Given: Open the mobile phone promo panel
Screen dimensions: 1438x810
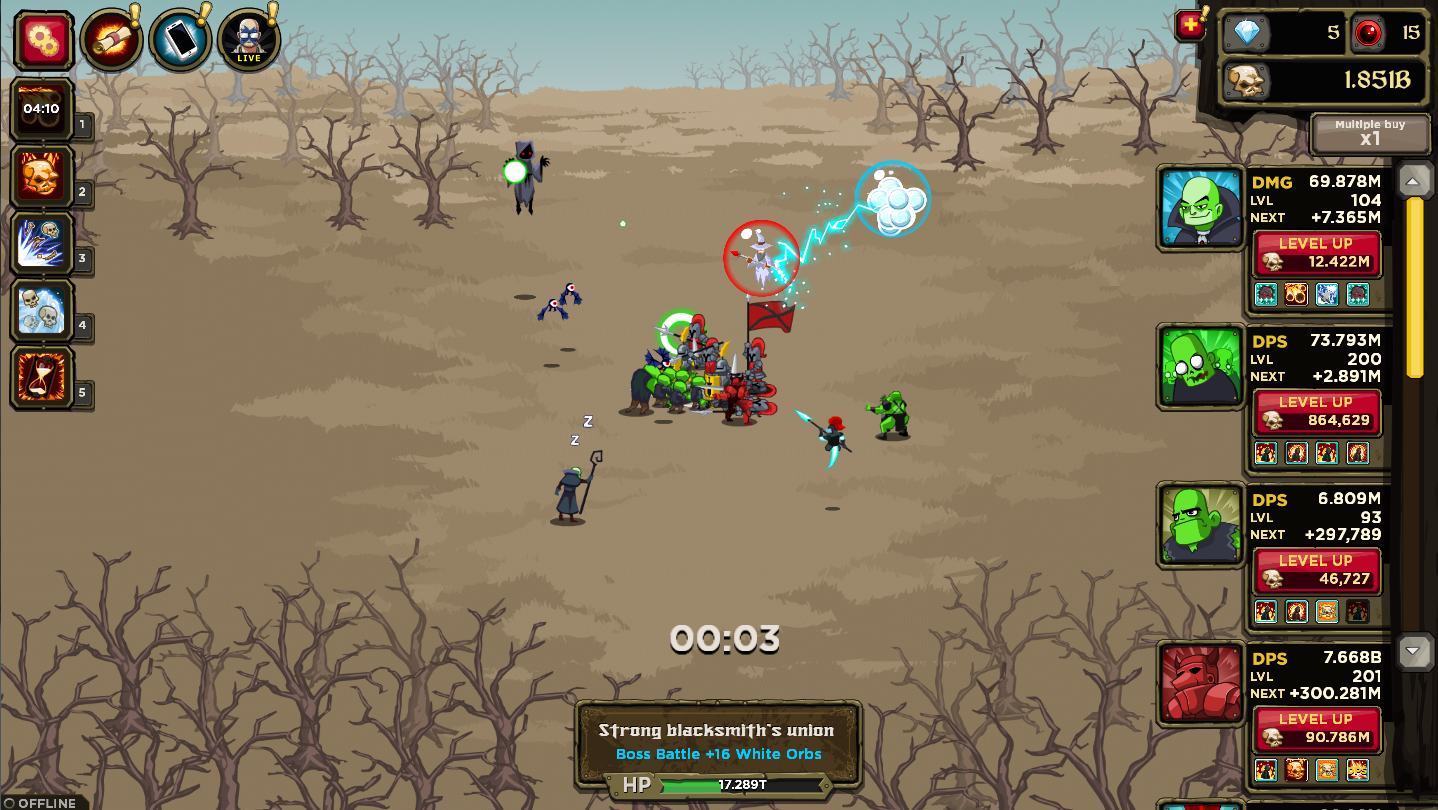Looking at the screenshot, I should 179,37.
